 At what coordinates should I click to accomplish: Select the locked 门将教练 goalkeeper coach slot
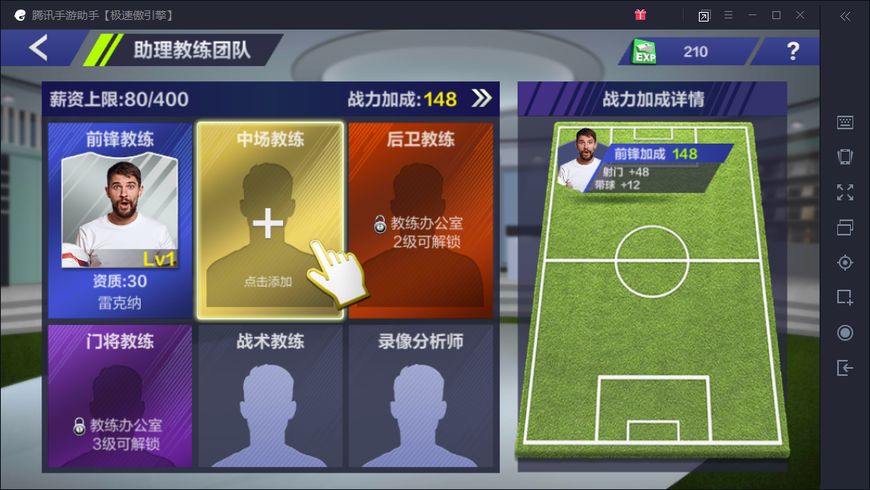click(119, 396)
